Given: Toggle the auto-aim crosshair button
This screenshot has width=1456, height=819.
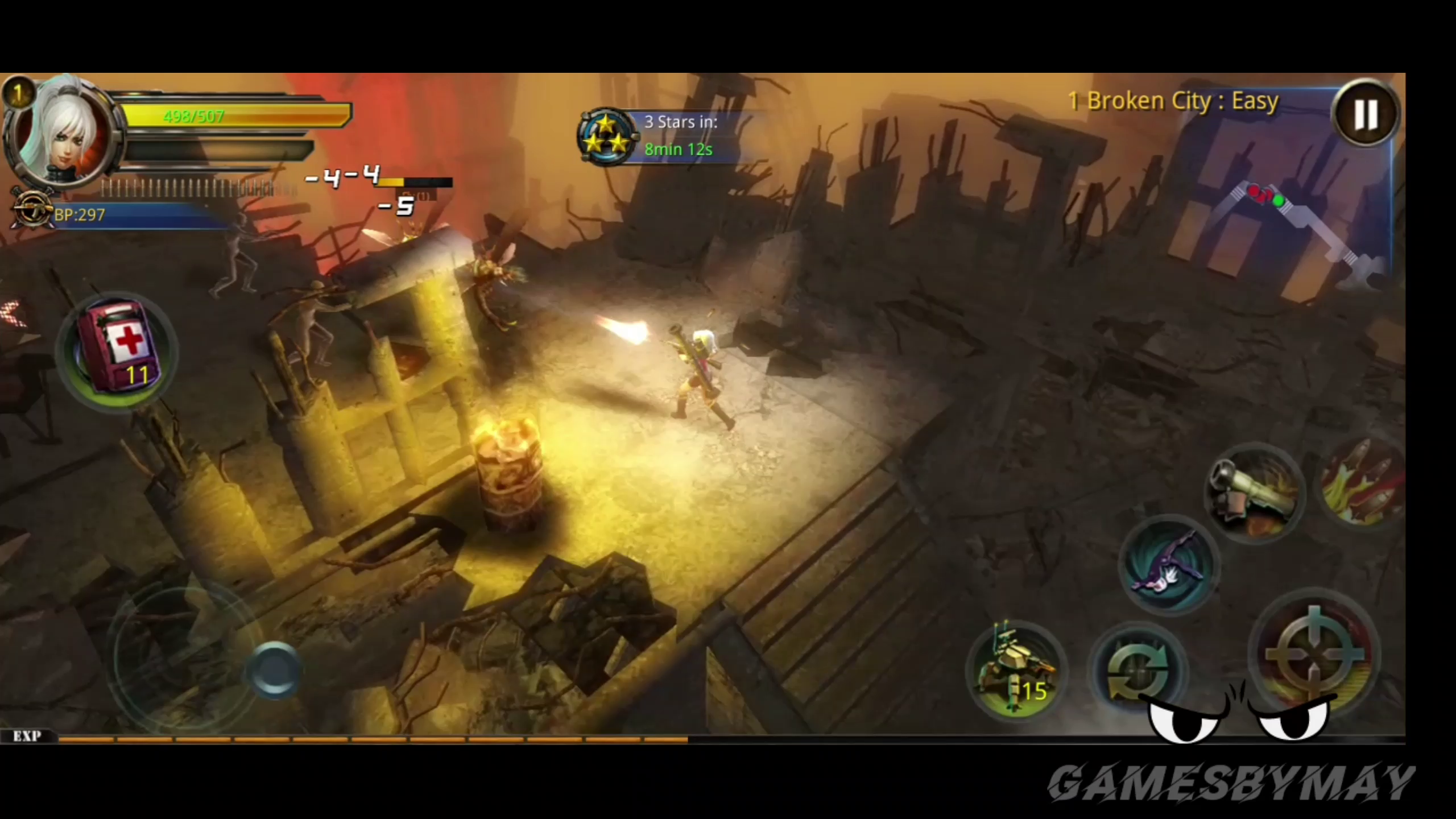Looking at the screenshot, I should pos(1315,655).
